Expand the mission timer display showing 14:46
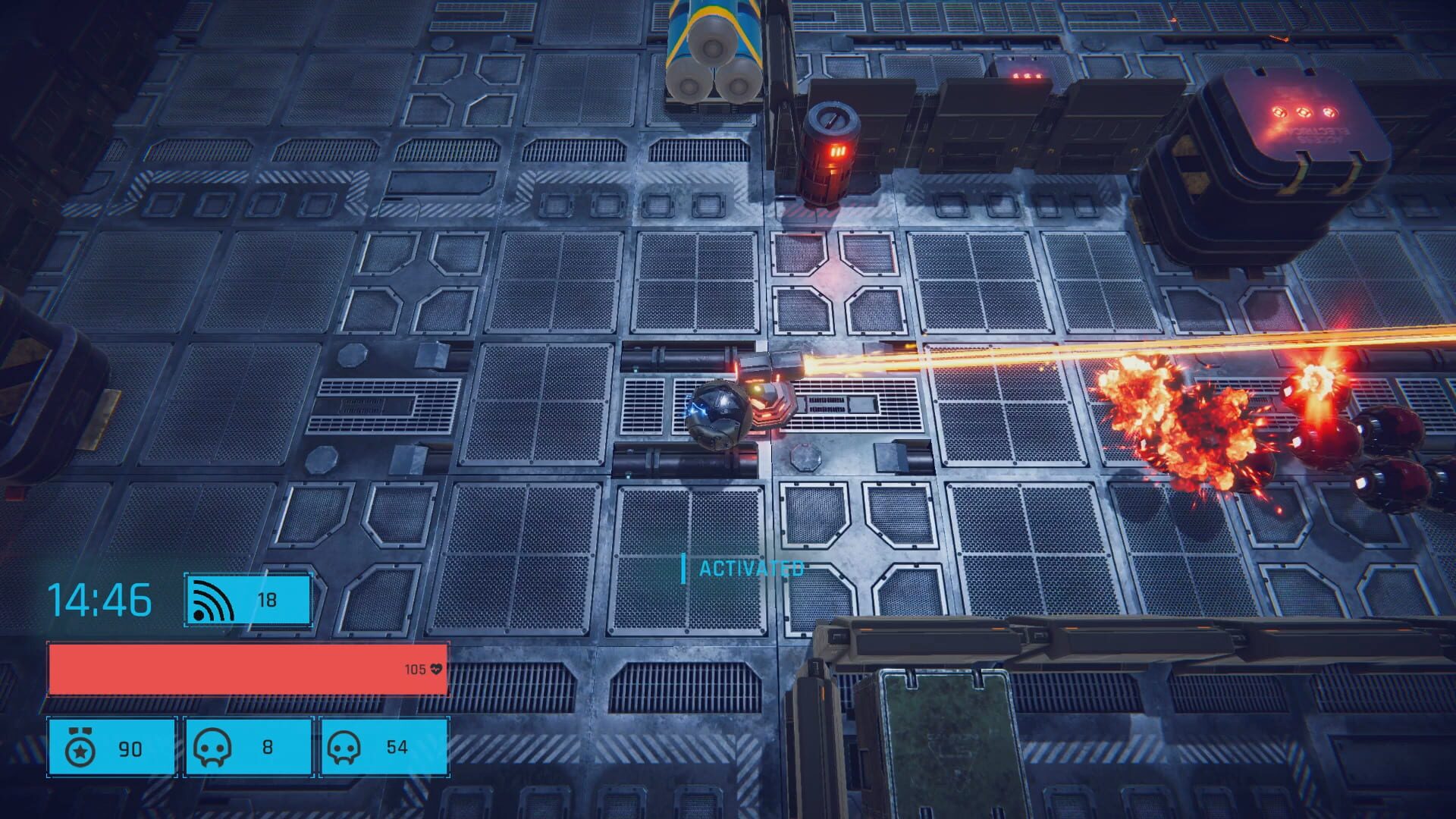 pyautogui.click(x=99, y=599)
